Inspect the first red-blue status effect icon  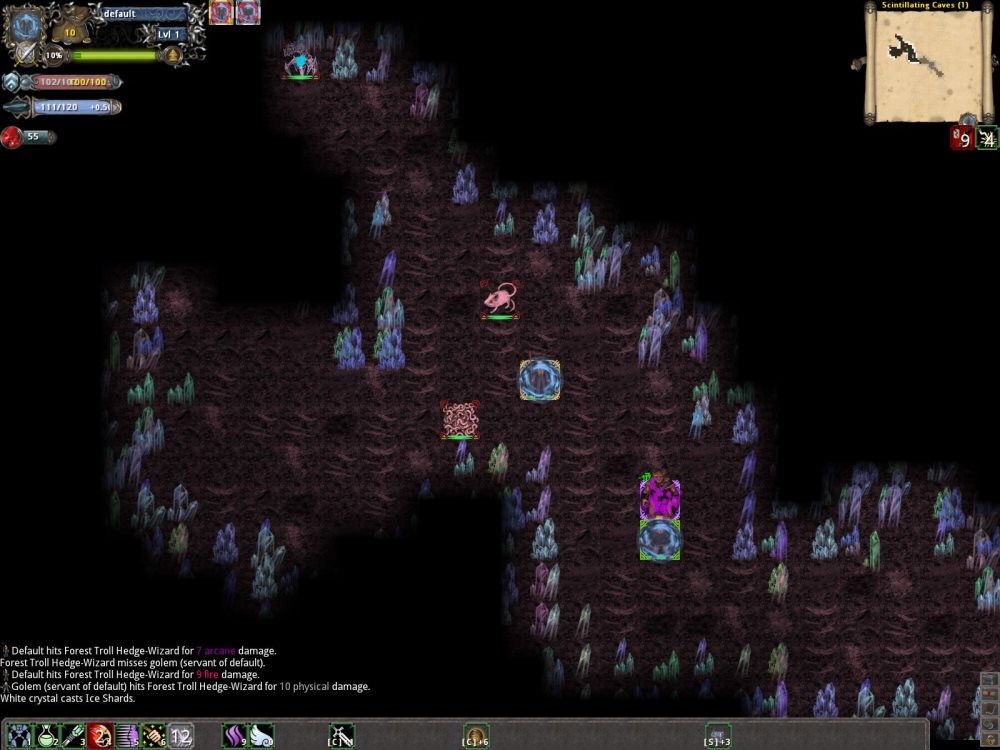point(221,13)
